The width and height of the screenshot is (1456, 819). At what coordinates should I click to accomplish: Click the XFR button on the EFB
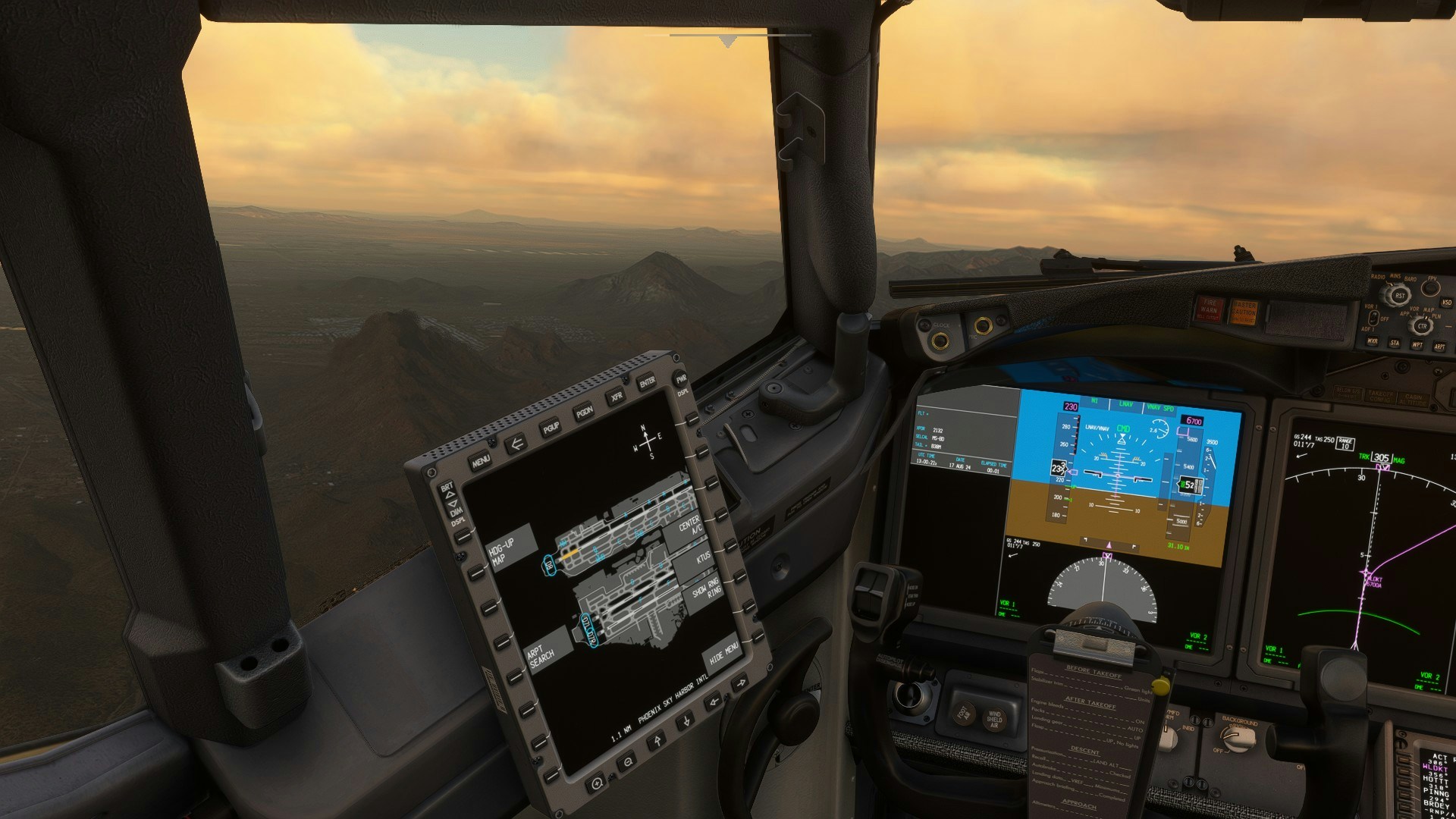[616, 397]
